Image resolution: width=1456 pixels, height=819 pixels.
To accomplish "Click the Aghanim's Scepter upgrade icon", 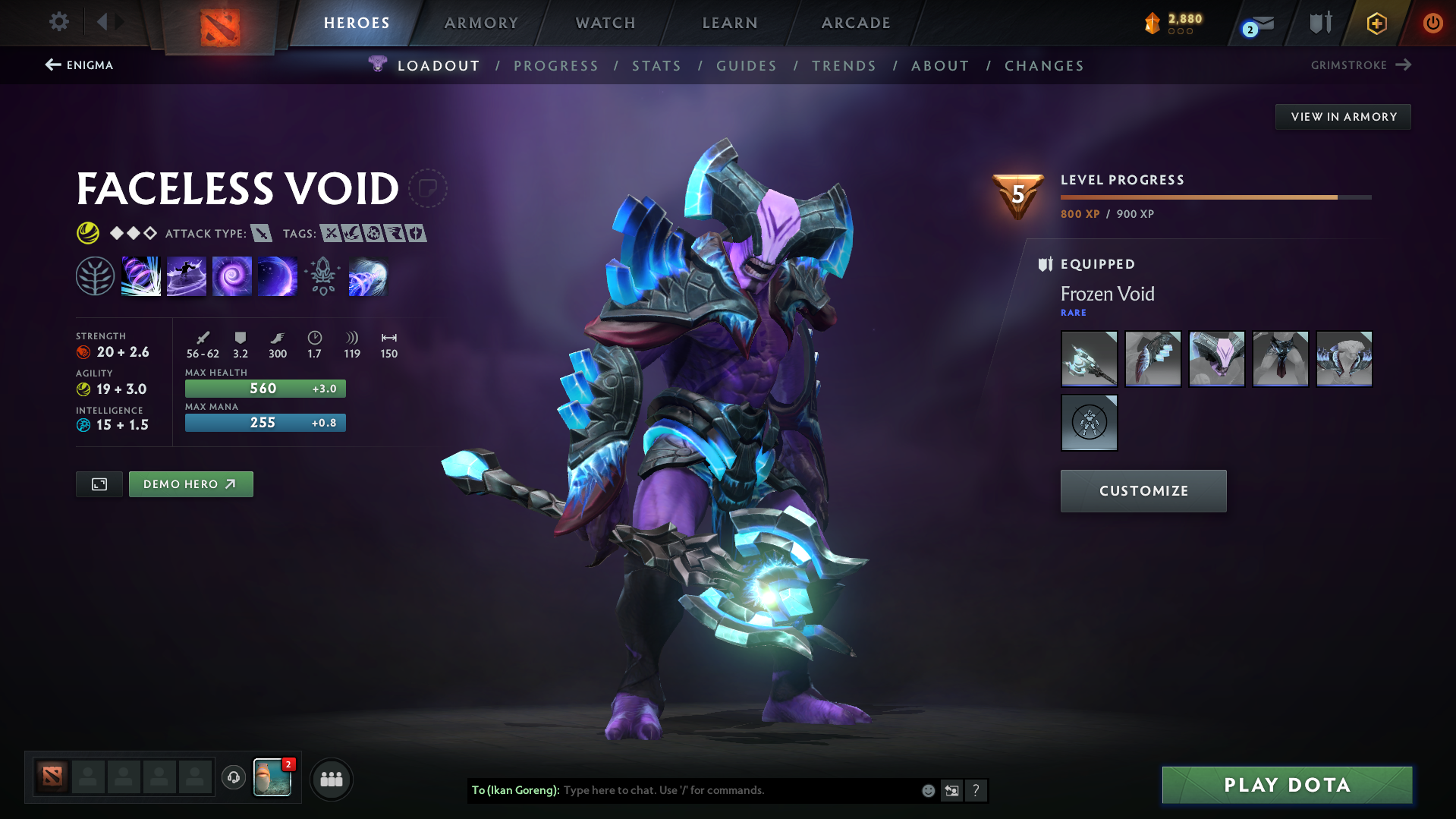I will coord(323,276).
